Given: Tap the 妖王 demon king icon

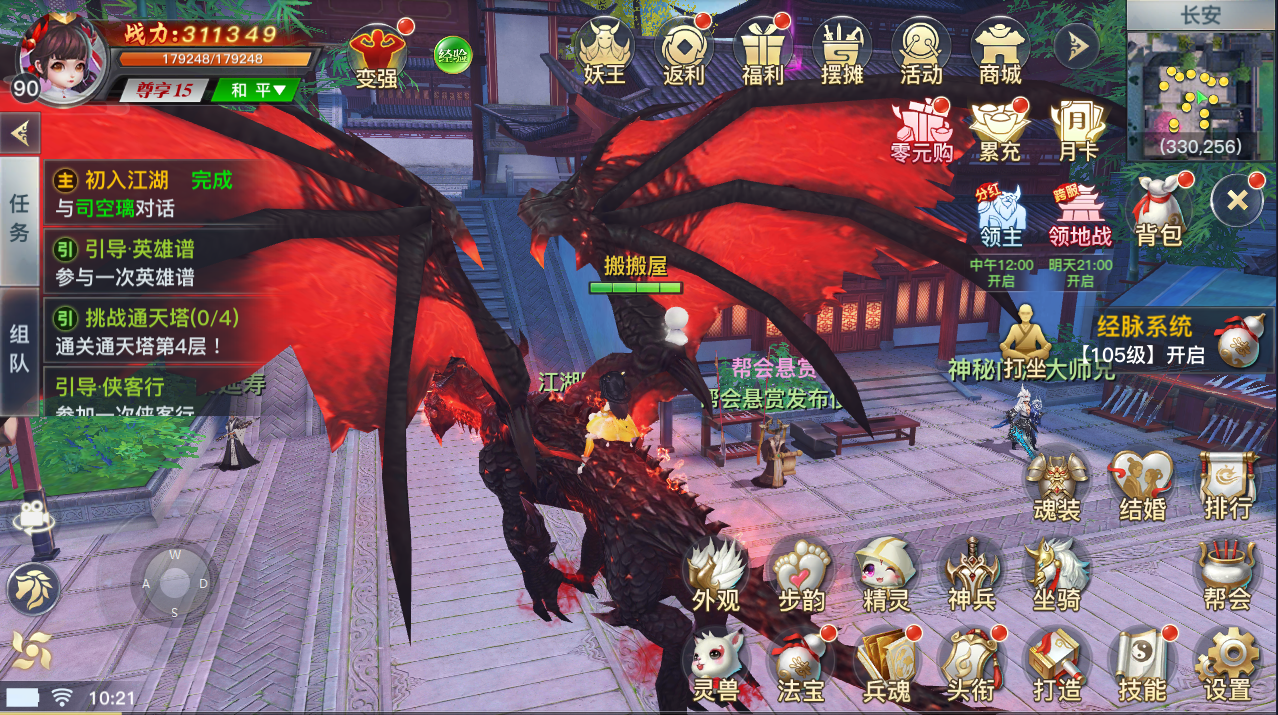Looking at the screenshot, I should [603, 52].
